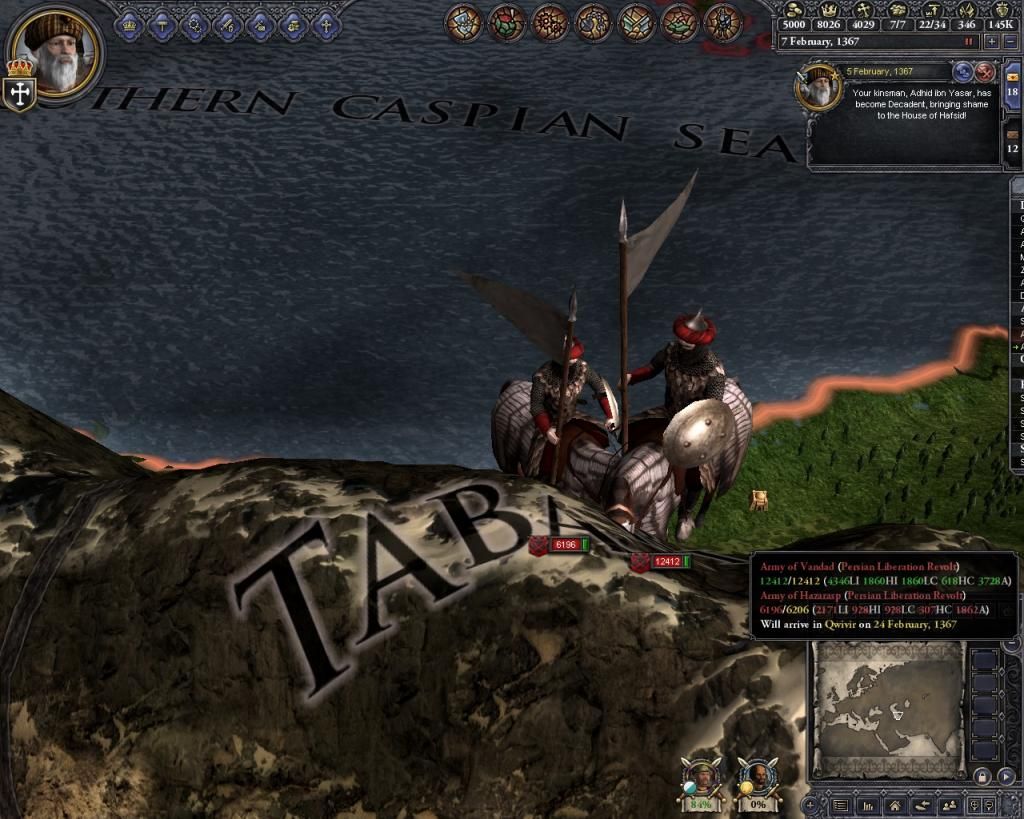The width and height of the screenshot is (1024, 819).
Task: Click the home button below the minimap
Action: pyautogui.click(x=894, y=805)
